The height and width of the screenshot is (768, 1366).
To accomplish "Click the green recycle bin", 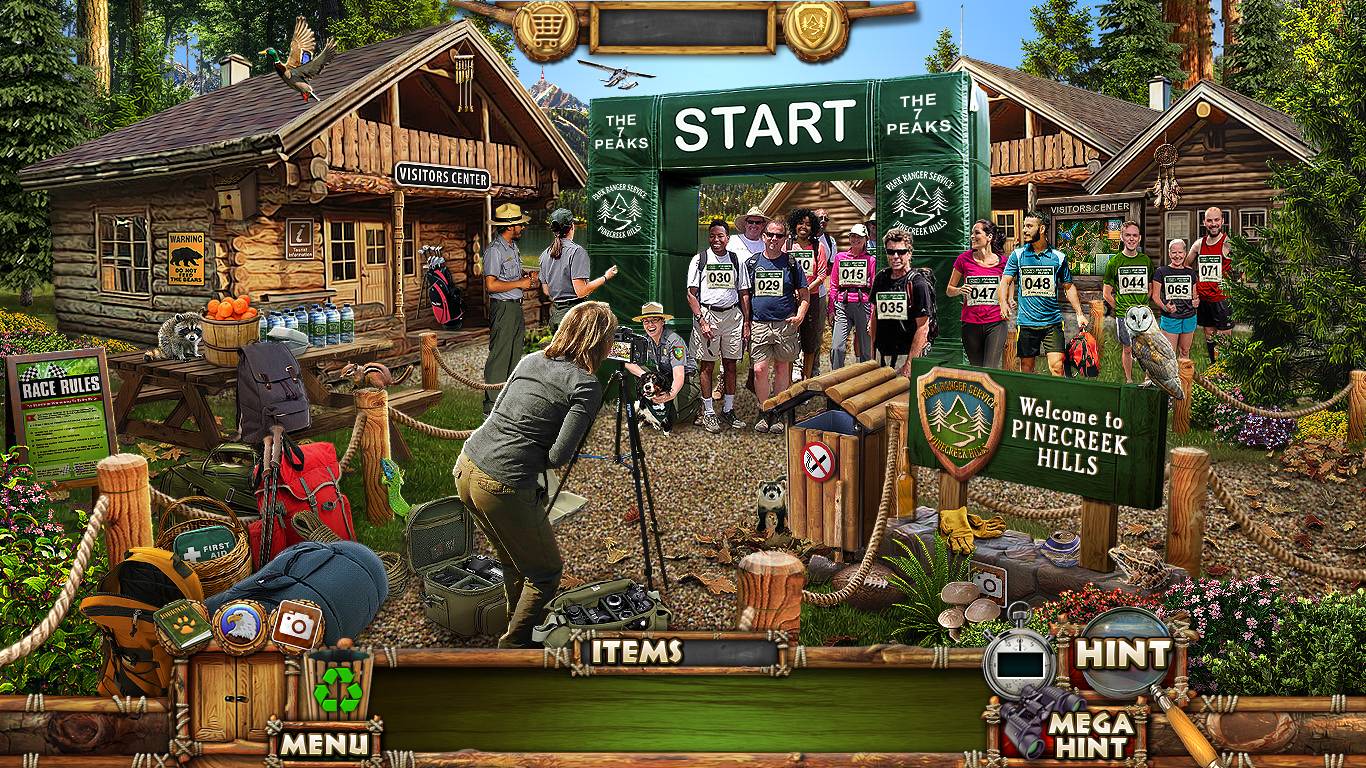I will pyautogui.click(x=338, y=687).
